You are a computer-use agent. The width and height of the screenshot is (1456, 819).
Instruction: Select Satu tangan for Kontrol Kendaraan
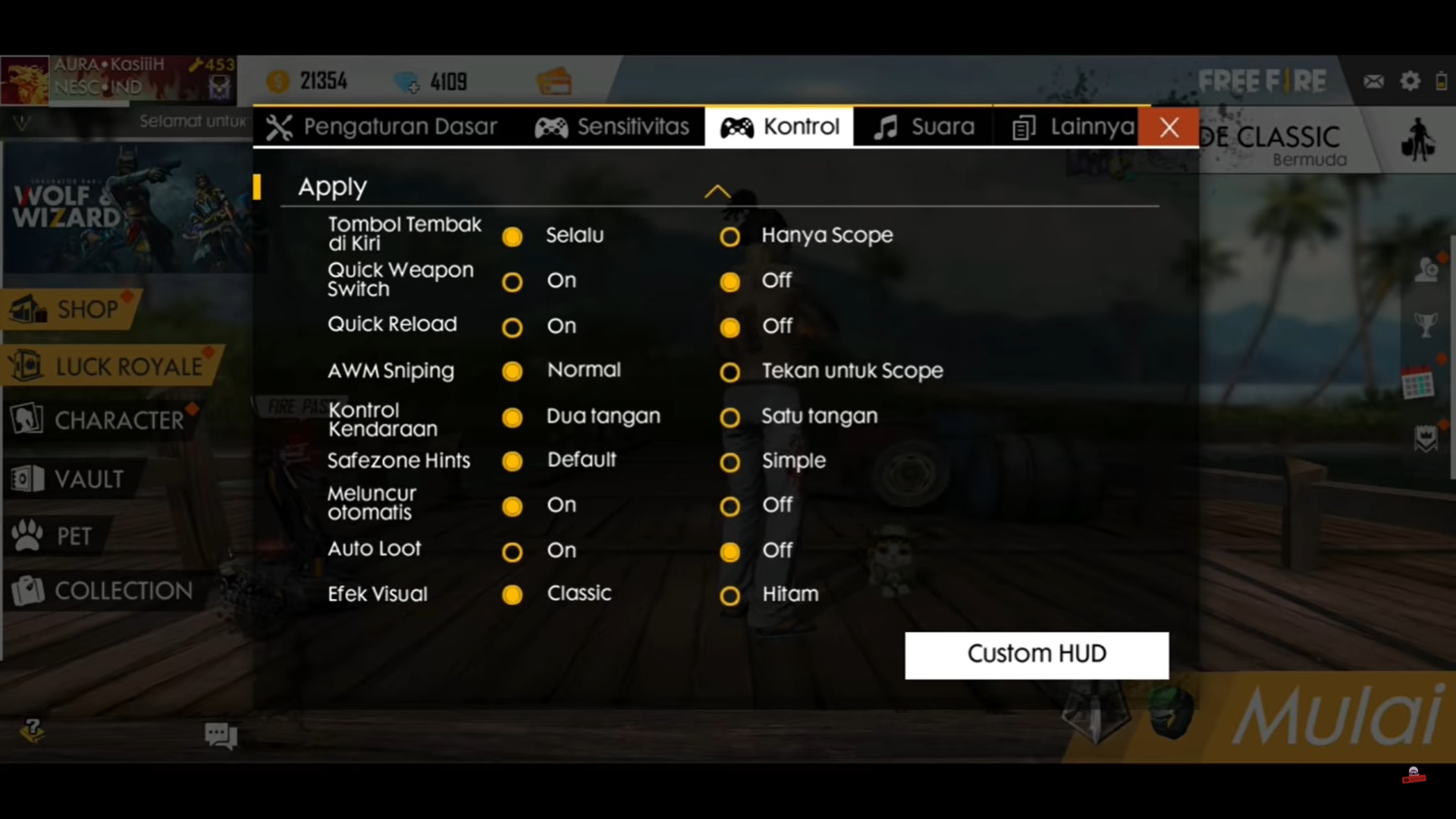[730, 417]
